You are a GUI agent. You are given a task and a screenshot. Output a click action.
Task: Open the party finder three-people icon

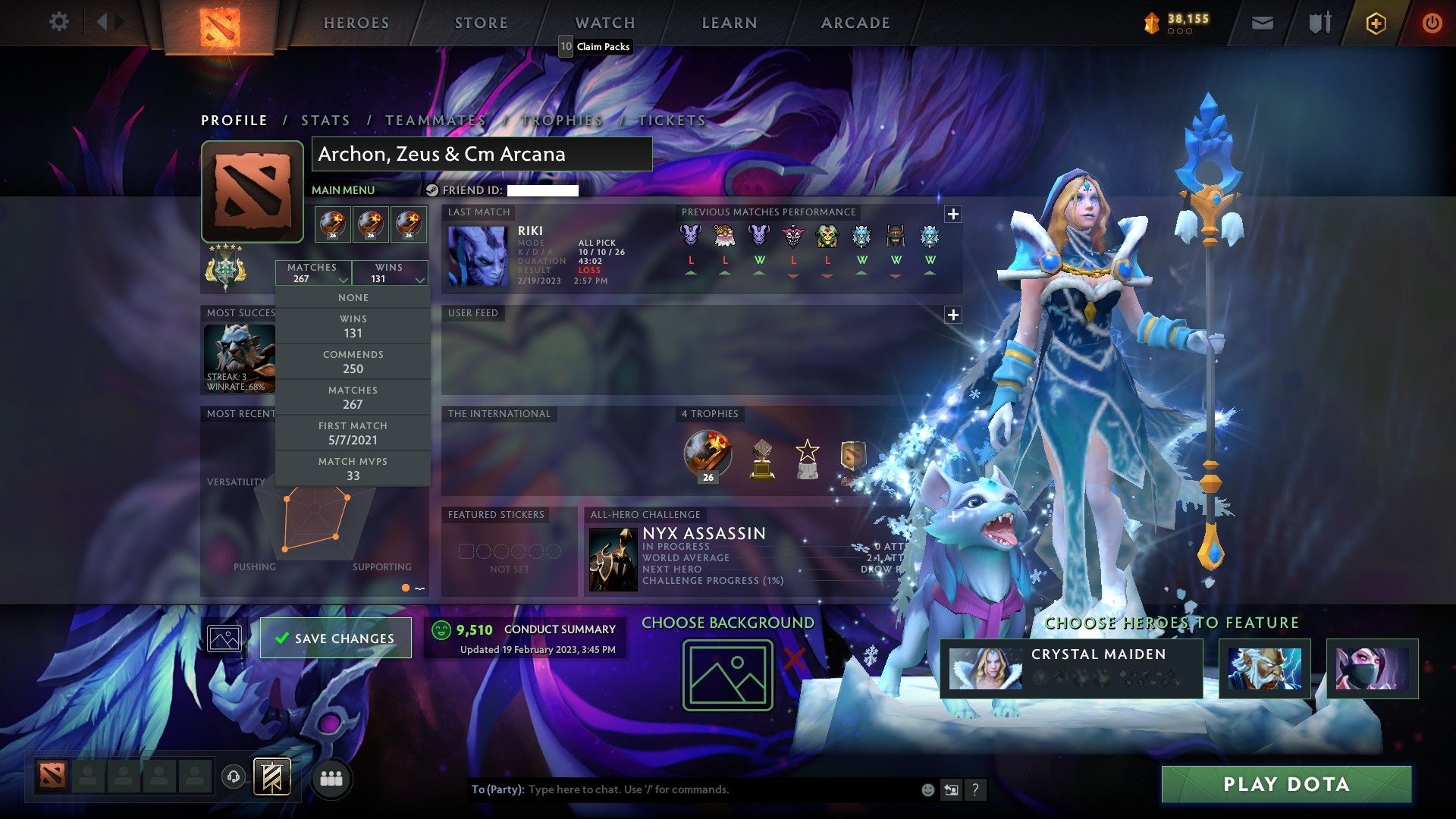pyautogui.click(x=331, y=777)
